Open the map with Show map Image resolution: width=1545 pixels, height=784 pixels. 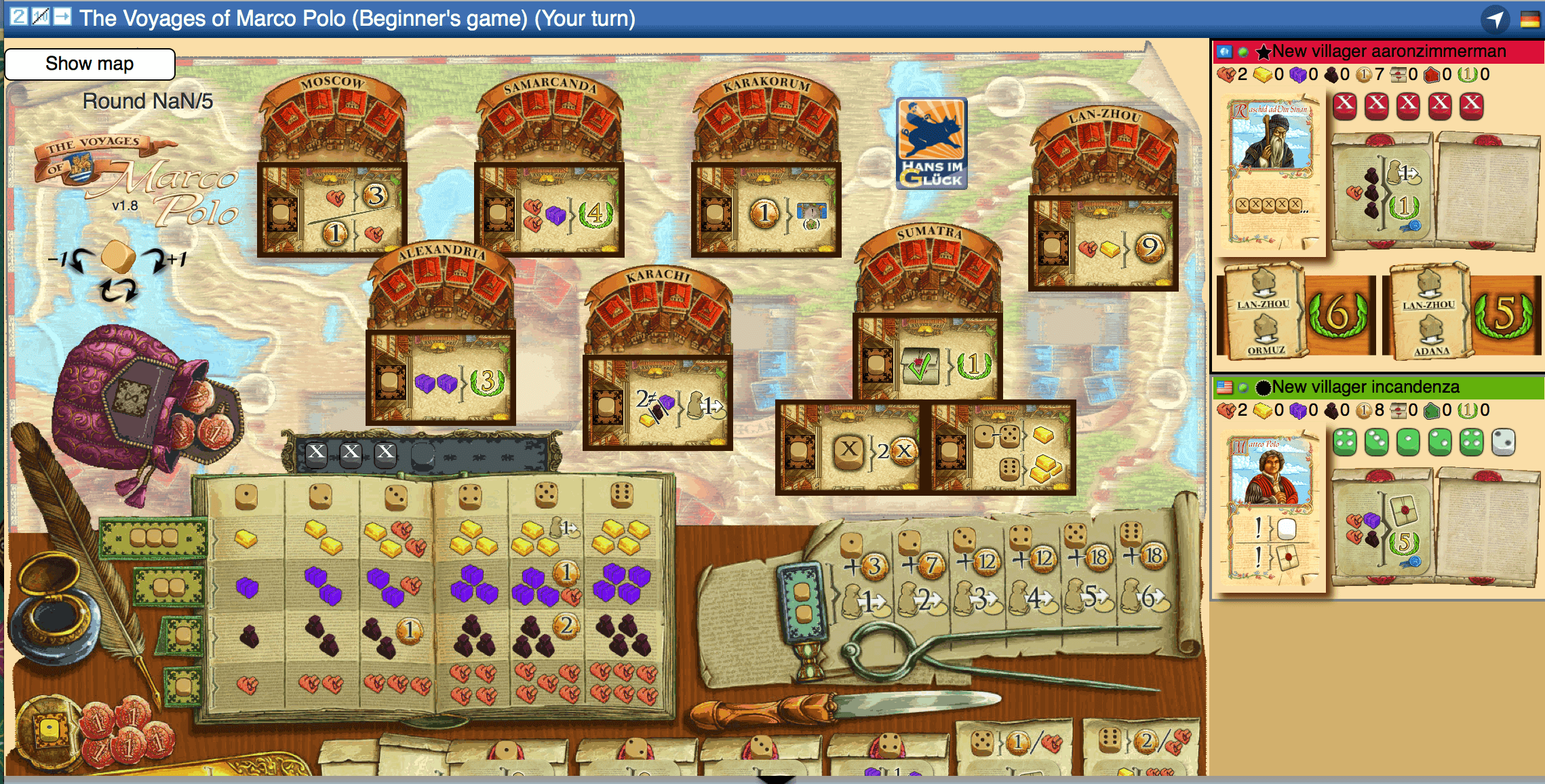click(90, 64)
